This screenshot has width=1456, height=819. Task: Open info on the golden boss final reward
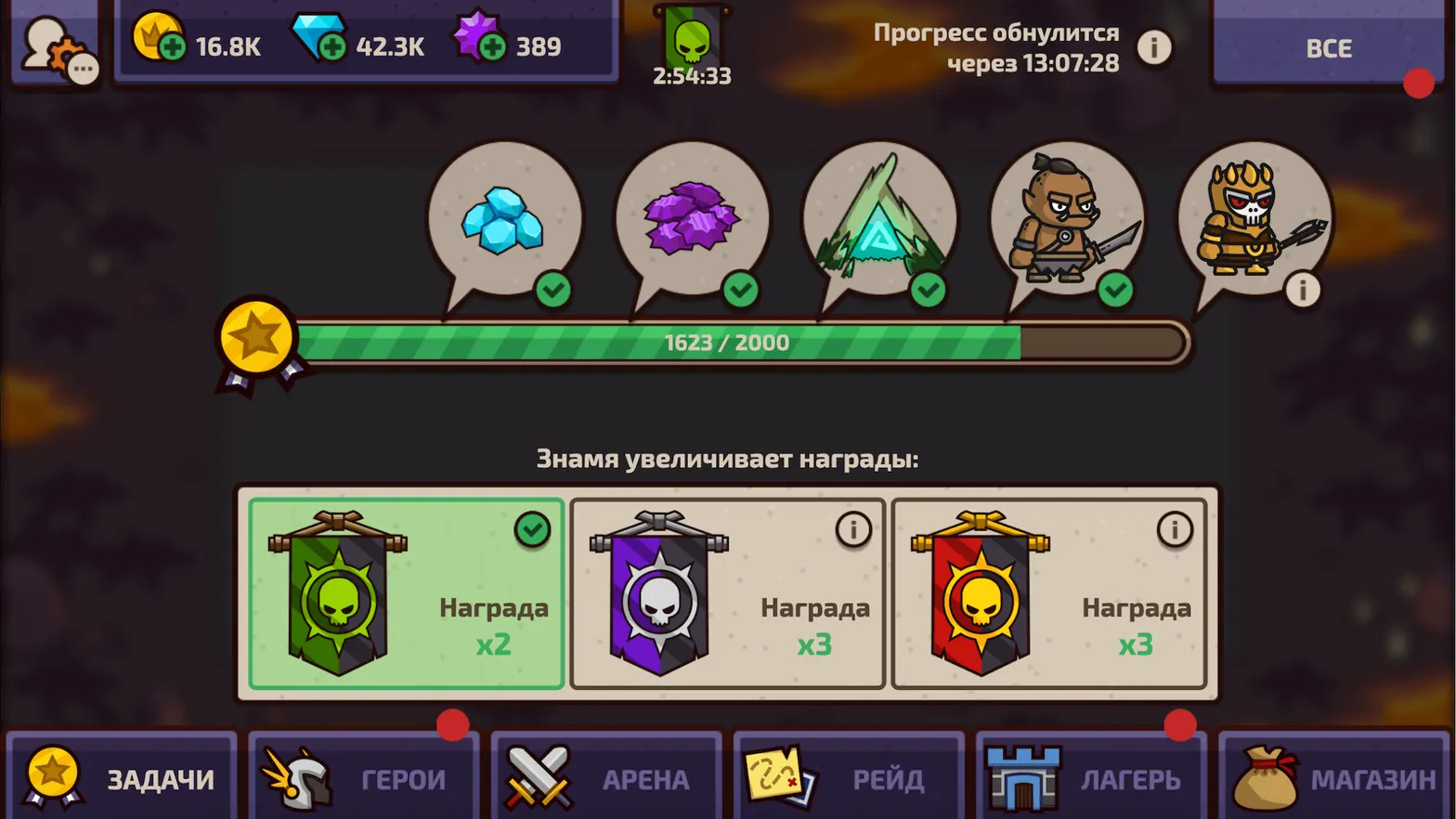(x=1302, y=290)
